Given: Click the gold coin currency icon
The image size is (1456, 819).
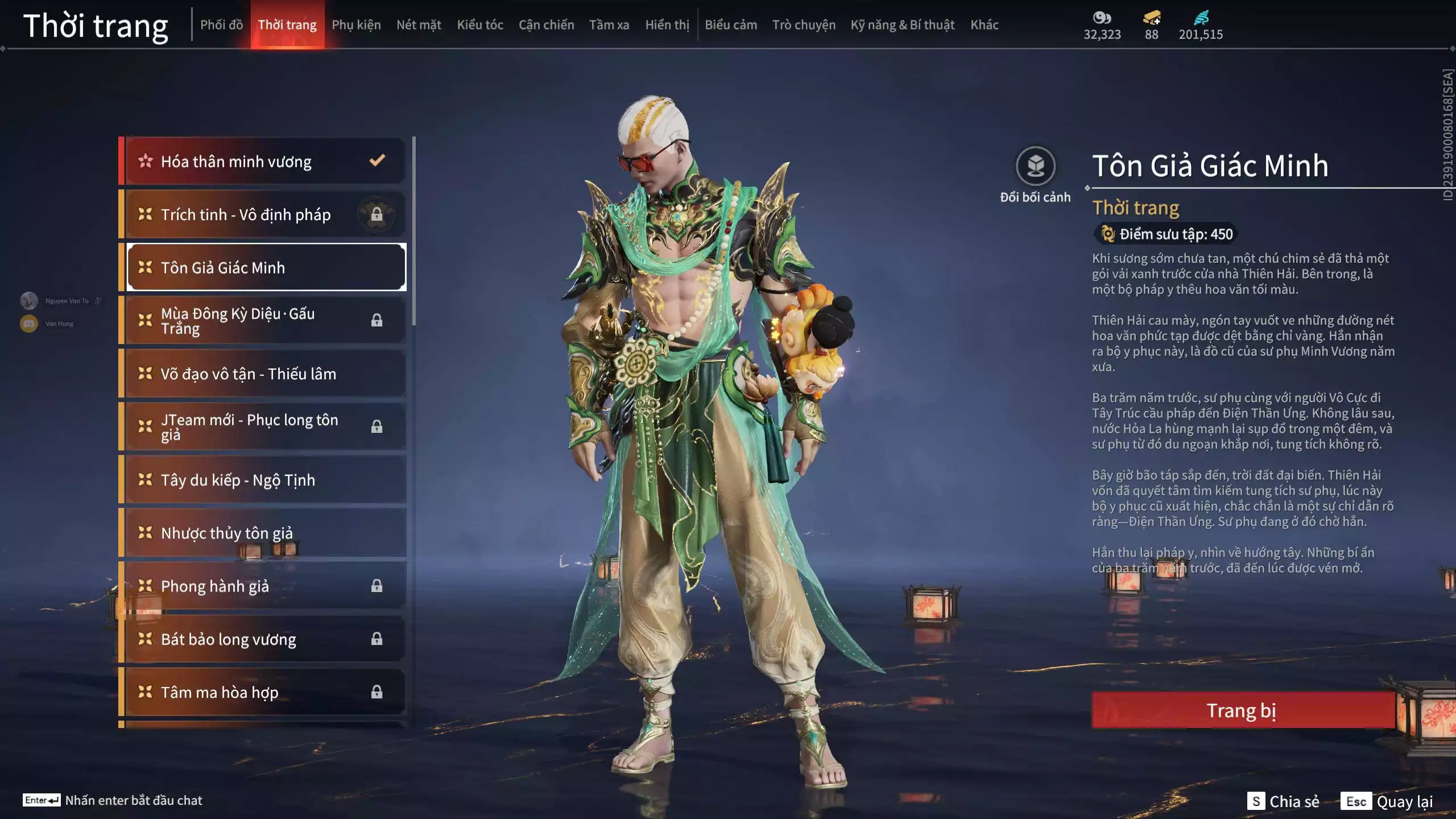Looking at the screenshot, I should (x=1102, y=19).
